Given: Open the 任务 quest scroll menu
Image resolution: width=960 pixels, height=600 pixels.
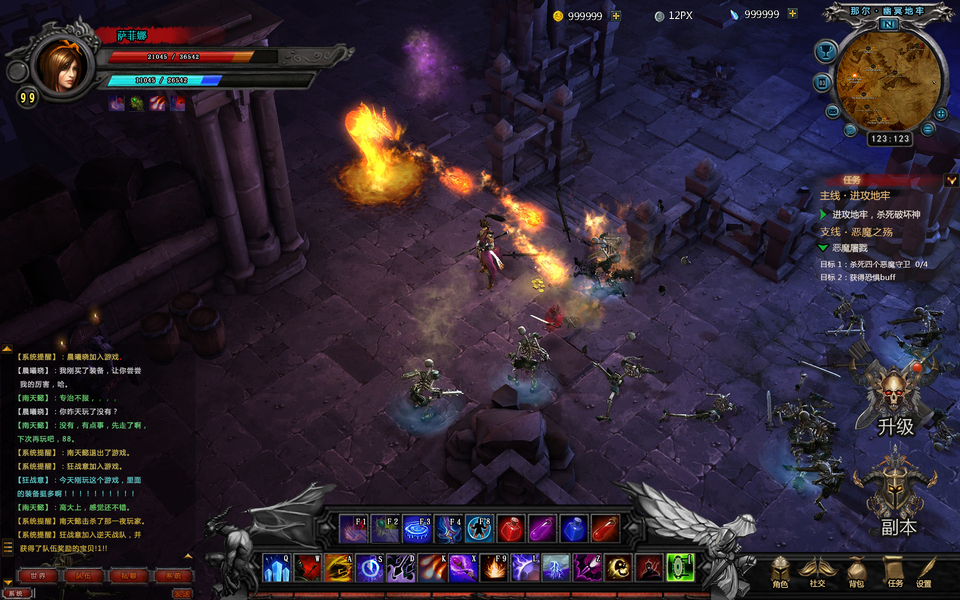Looking at the screenshot, I should click(x=894, y=572).
